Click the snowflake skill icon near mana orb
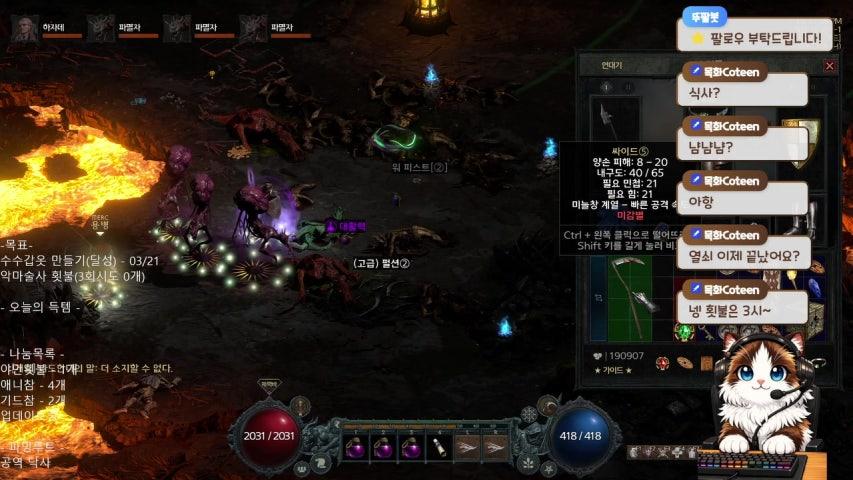The width and height of the screenshot is (853, 480). click(529, 415)
